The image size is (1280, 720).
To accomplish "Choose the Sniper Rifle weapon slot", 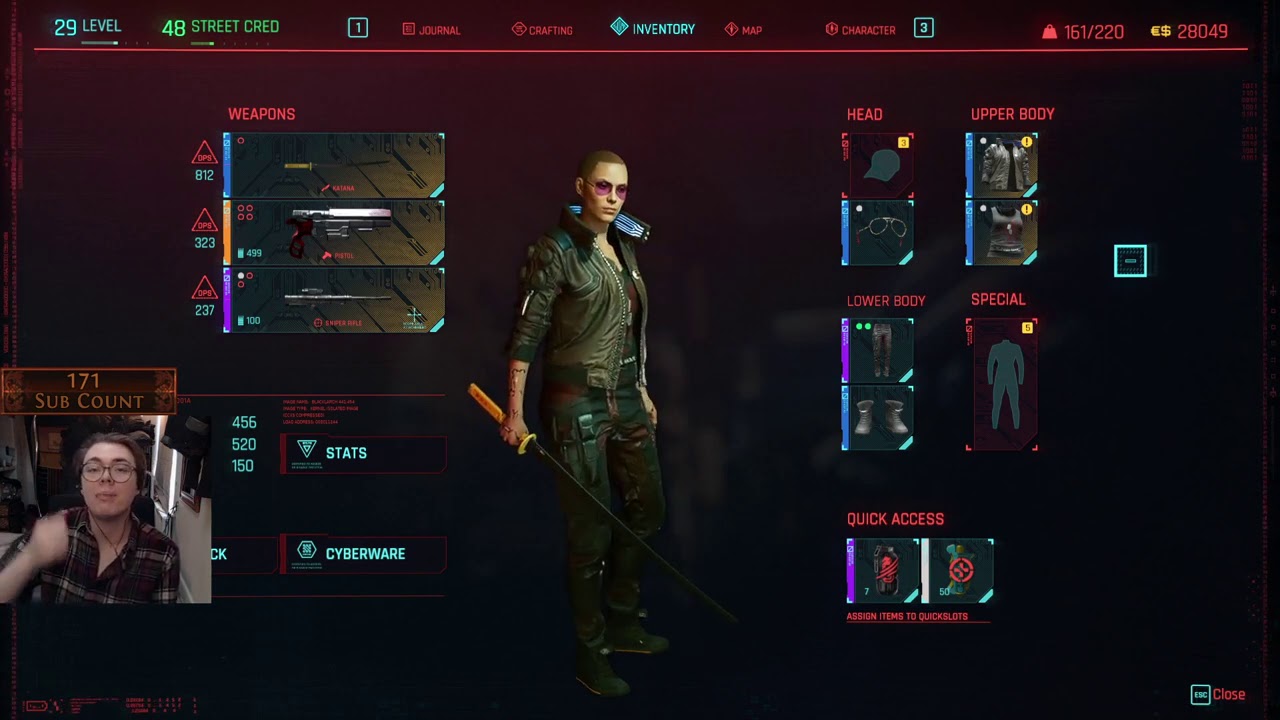I will click(x=334, y=300).
